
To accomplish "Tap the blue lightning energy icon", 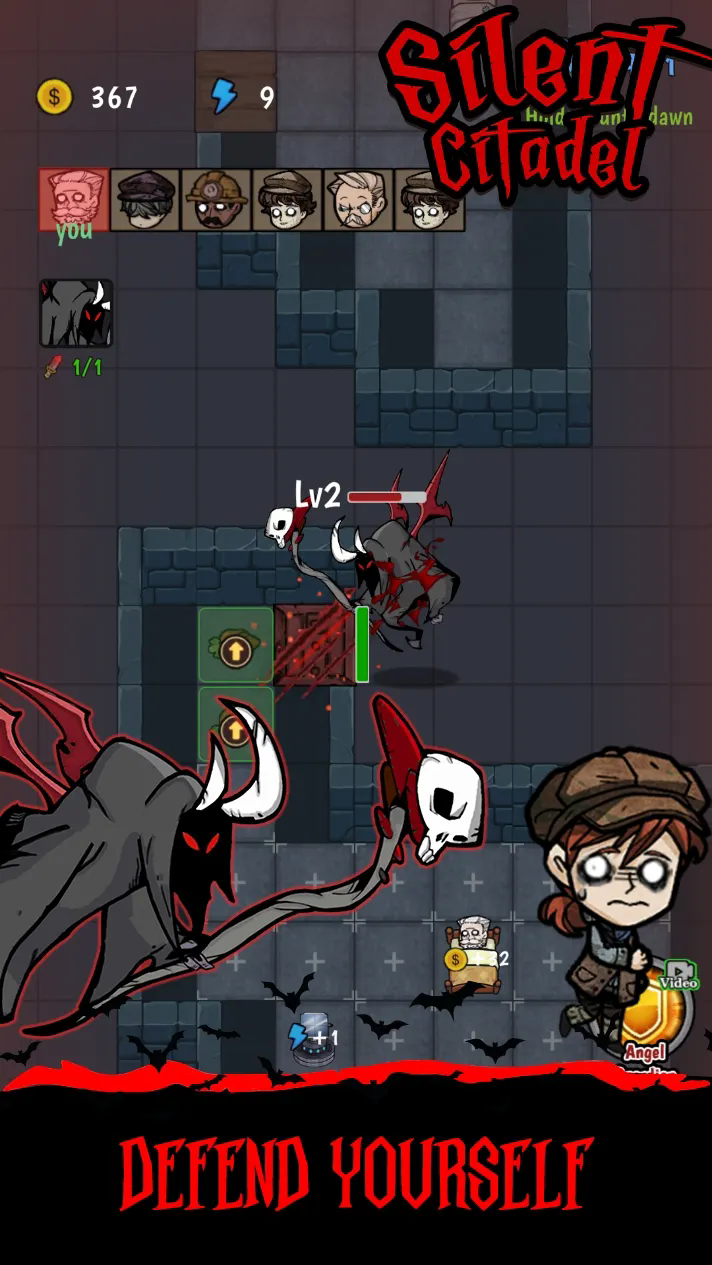I will (223, 97).
